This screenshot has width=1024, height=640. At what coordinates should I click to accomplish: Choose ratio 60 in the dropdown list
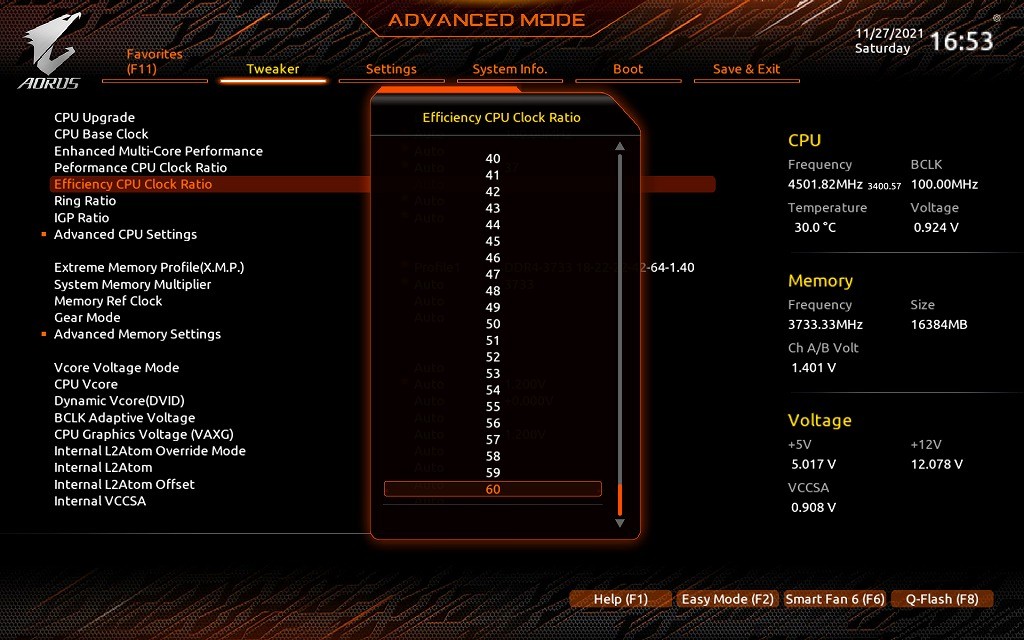pos(493,489)
